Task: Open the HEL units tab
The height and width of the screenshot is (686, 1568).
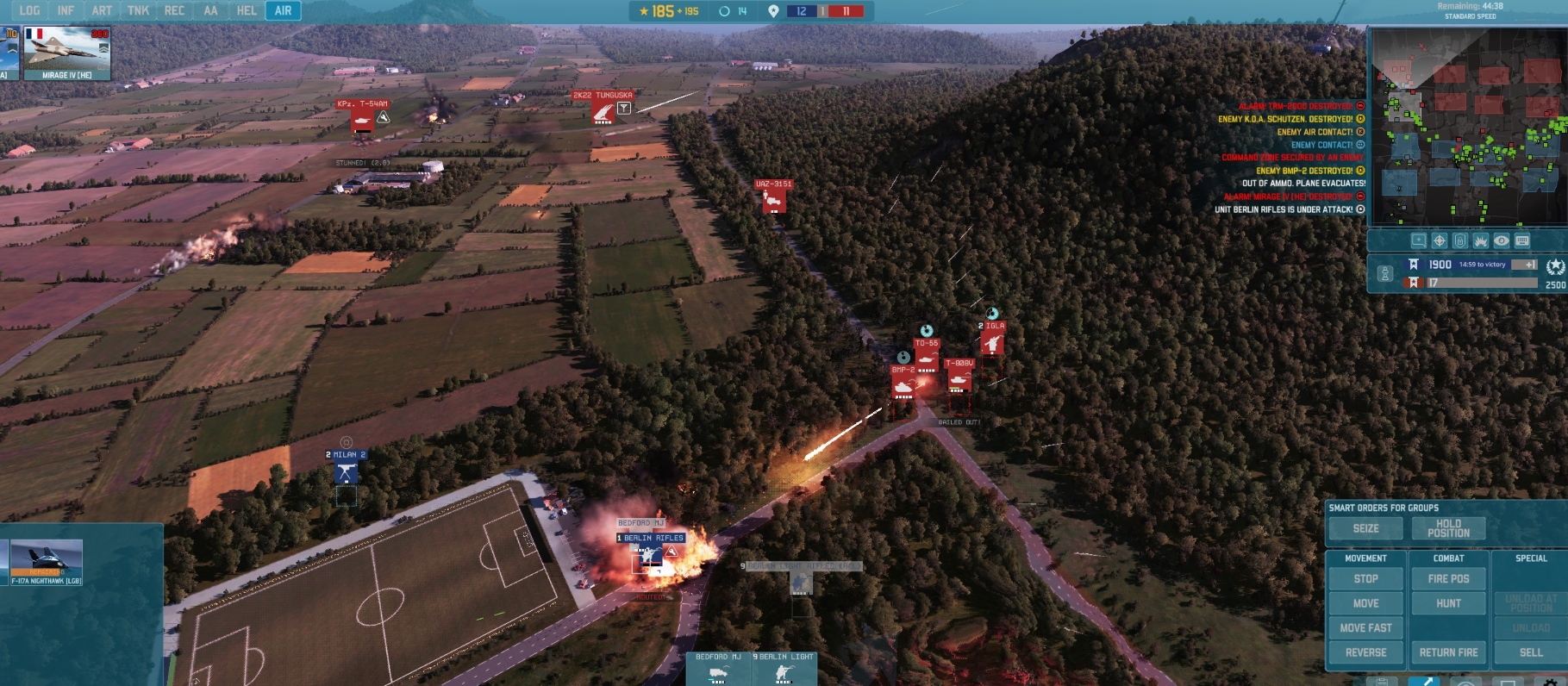Action: 247,11
